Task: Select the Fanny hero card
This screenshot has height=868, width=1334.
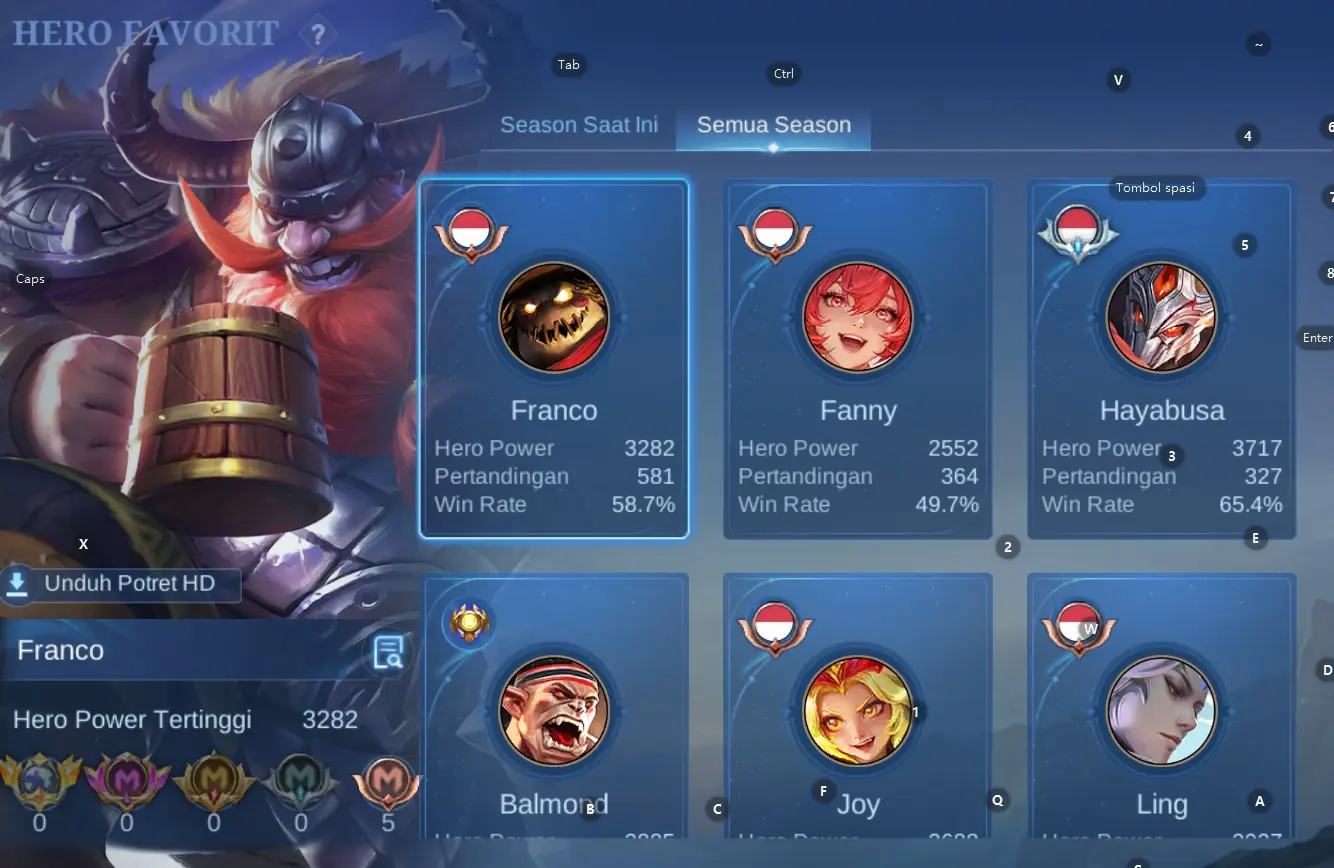Action: pos(858,360)
